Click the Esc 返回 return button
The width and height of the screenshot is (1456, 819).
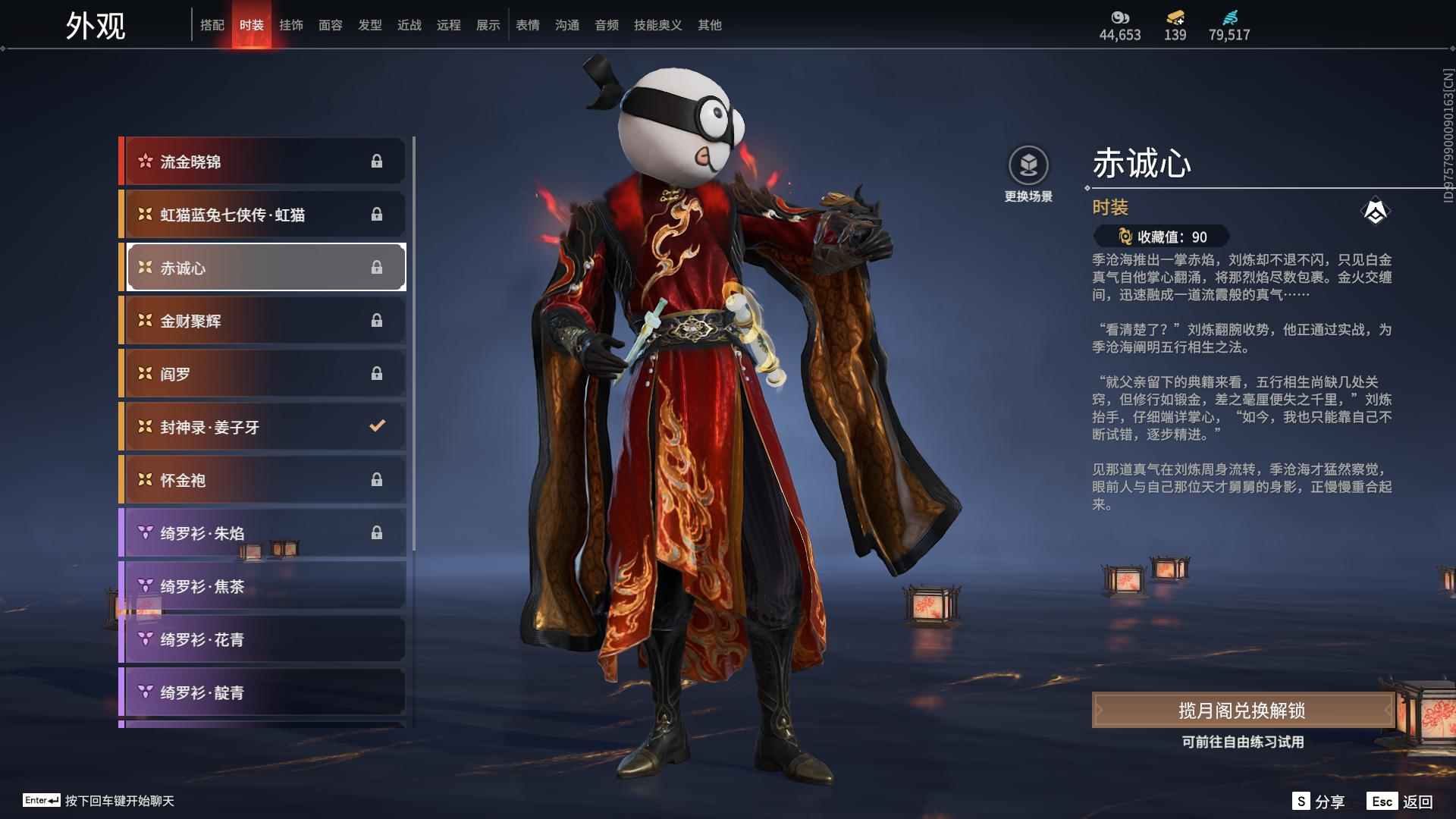point(1403,800)
